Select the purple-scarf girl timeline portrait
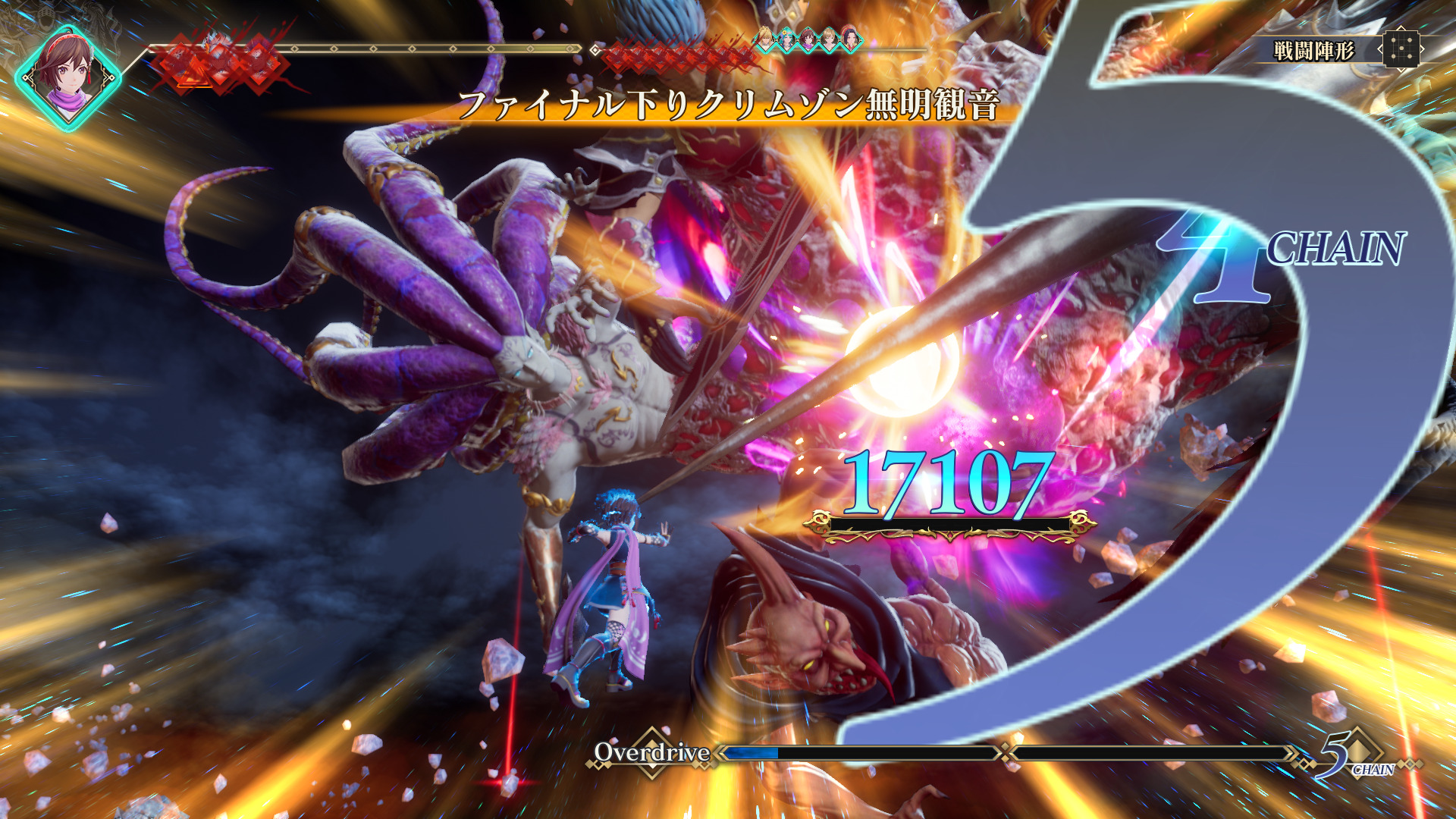 809,39
